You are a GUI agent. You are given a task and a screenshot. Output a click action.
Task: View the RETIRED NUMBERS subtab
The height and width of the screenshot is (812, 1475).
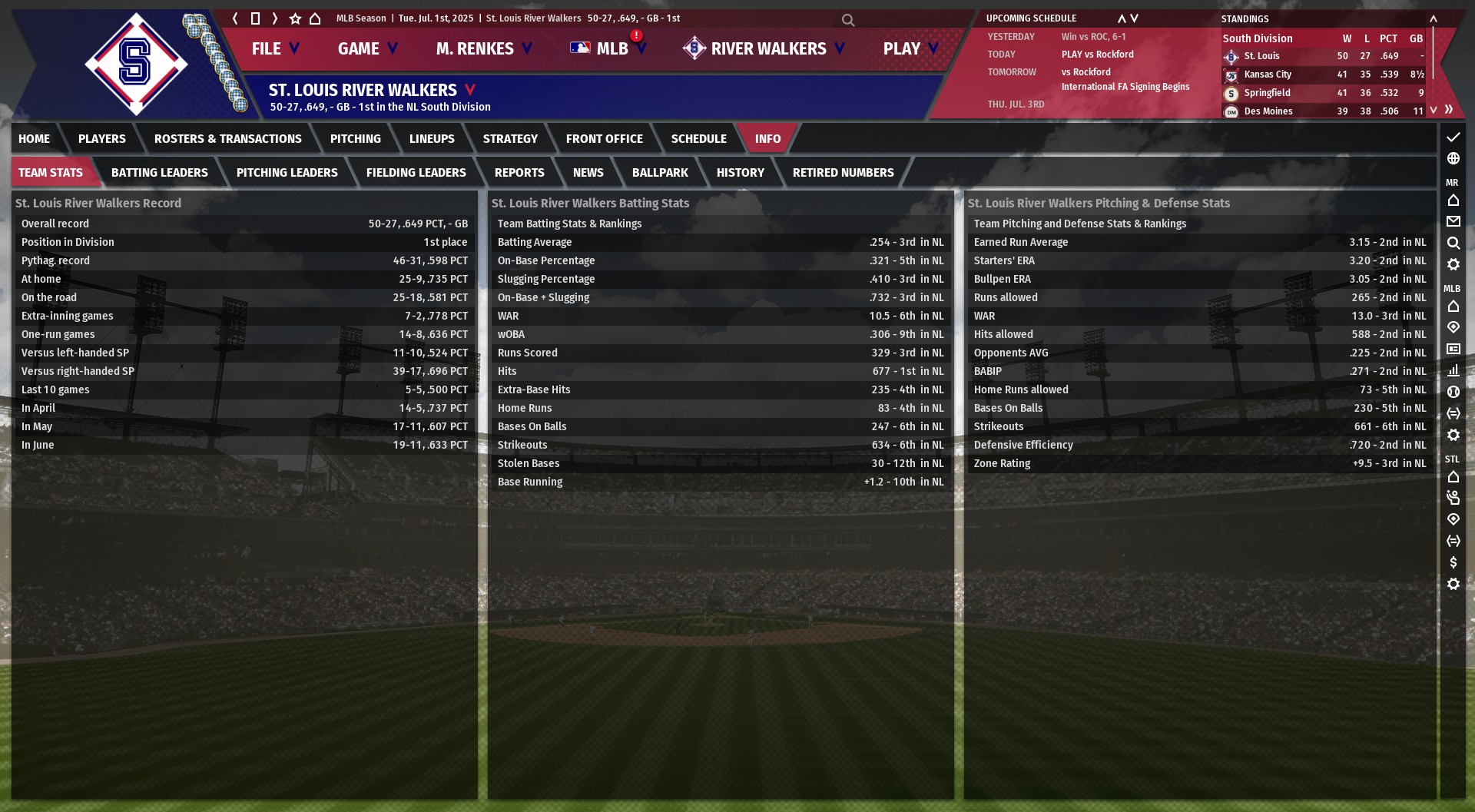[843, 173]
